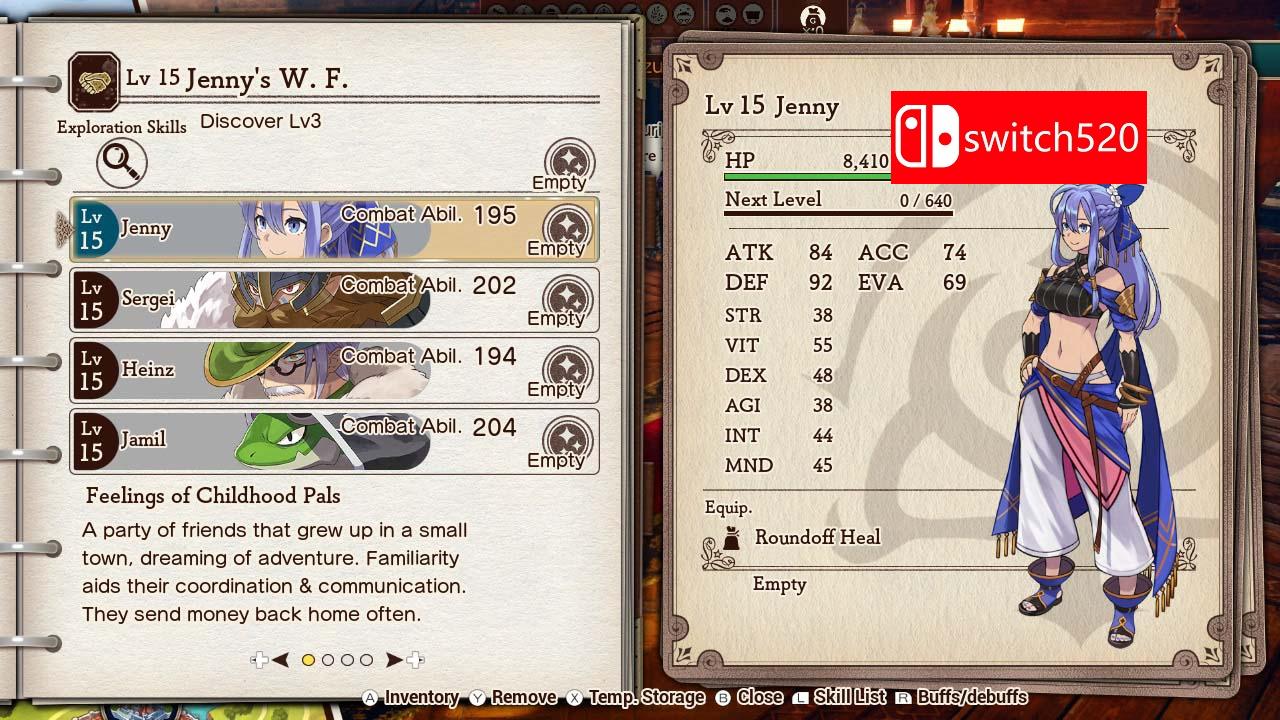This screenshot has height=720, width=1280.
Task: Switch to the Buffs/debuffs view
Action: [972, 697]
